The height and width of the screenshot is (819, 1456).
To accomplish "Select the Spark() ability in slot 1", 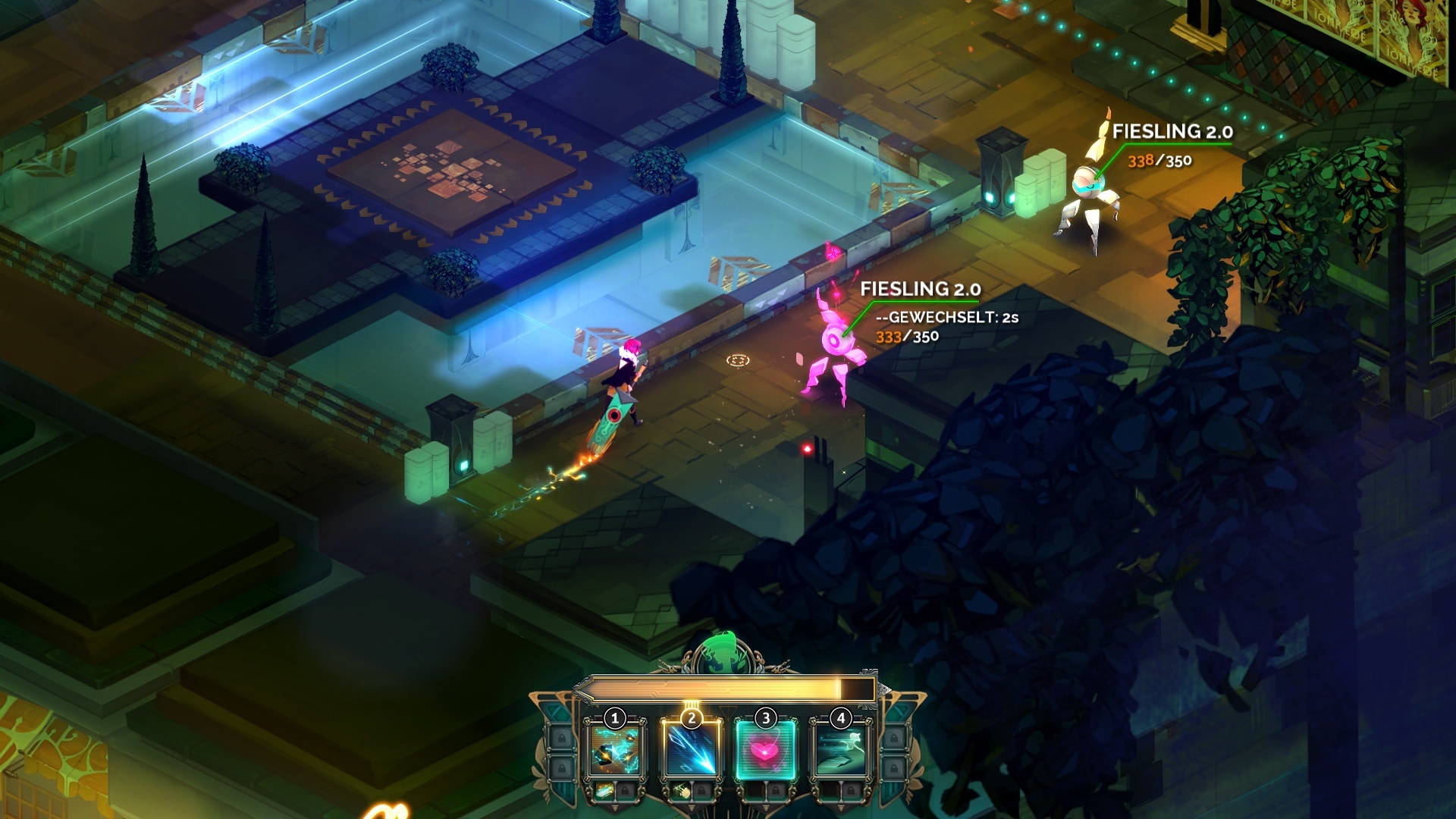I will (614, 751).
